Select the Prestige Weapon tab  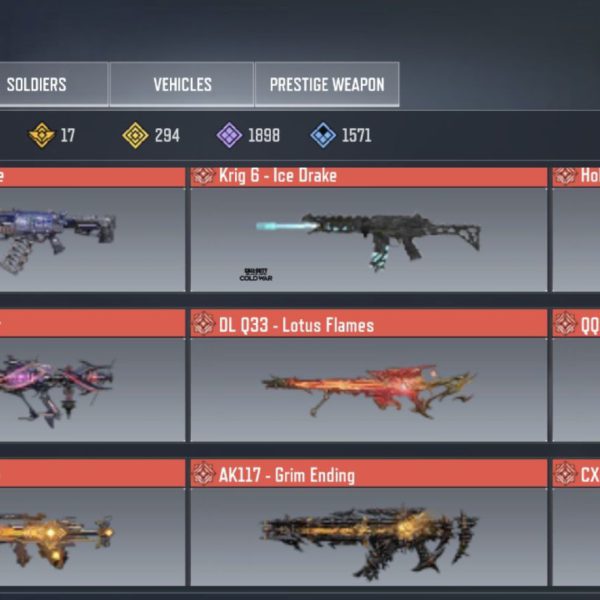click(x=327, y=85)
